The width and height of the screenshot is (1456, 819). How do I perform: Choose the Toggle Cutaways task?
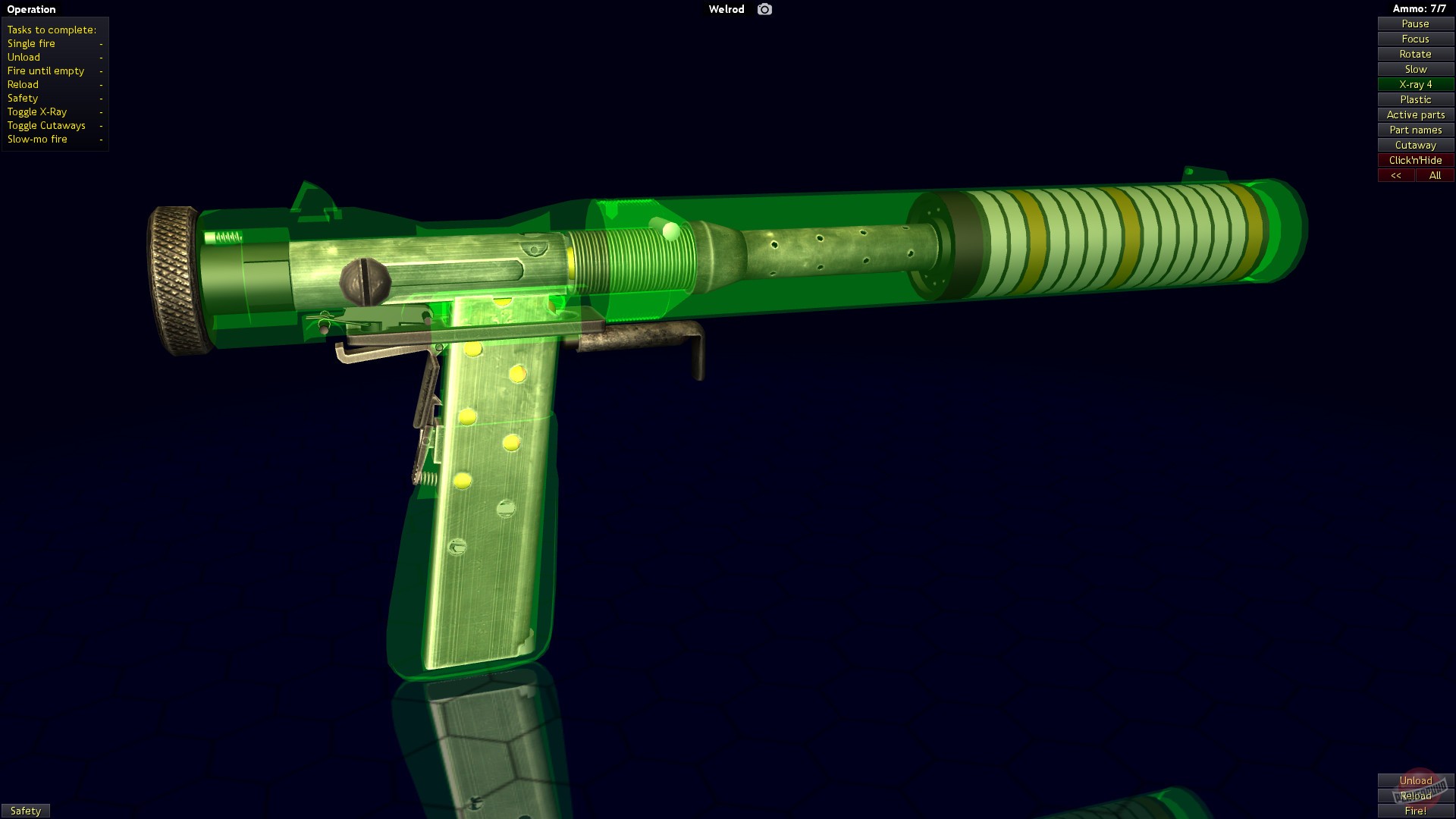(45, 125)
